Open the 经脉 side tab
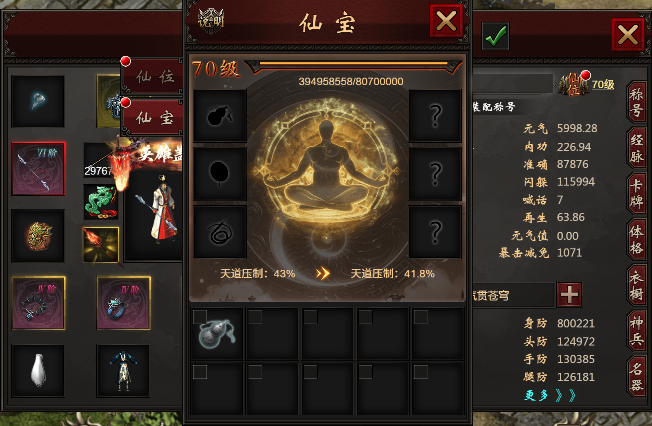652x426 pixels. click(636, 146)
